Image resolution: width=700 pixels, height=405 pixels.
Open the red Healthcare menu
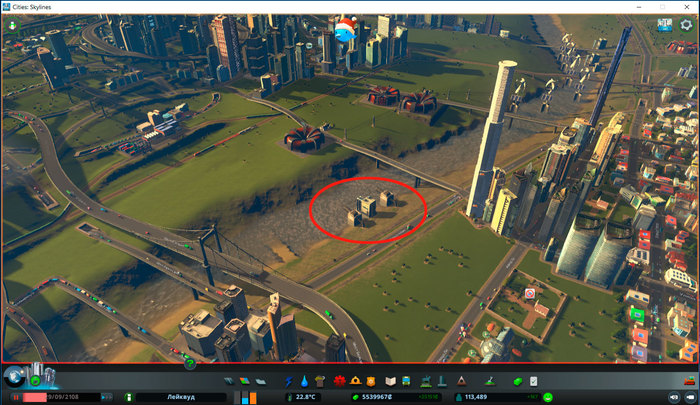(x=339, y=382)
